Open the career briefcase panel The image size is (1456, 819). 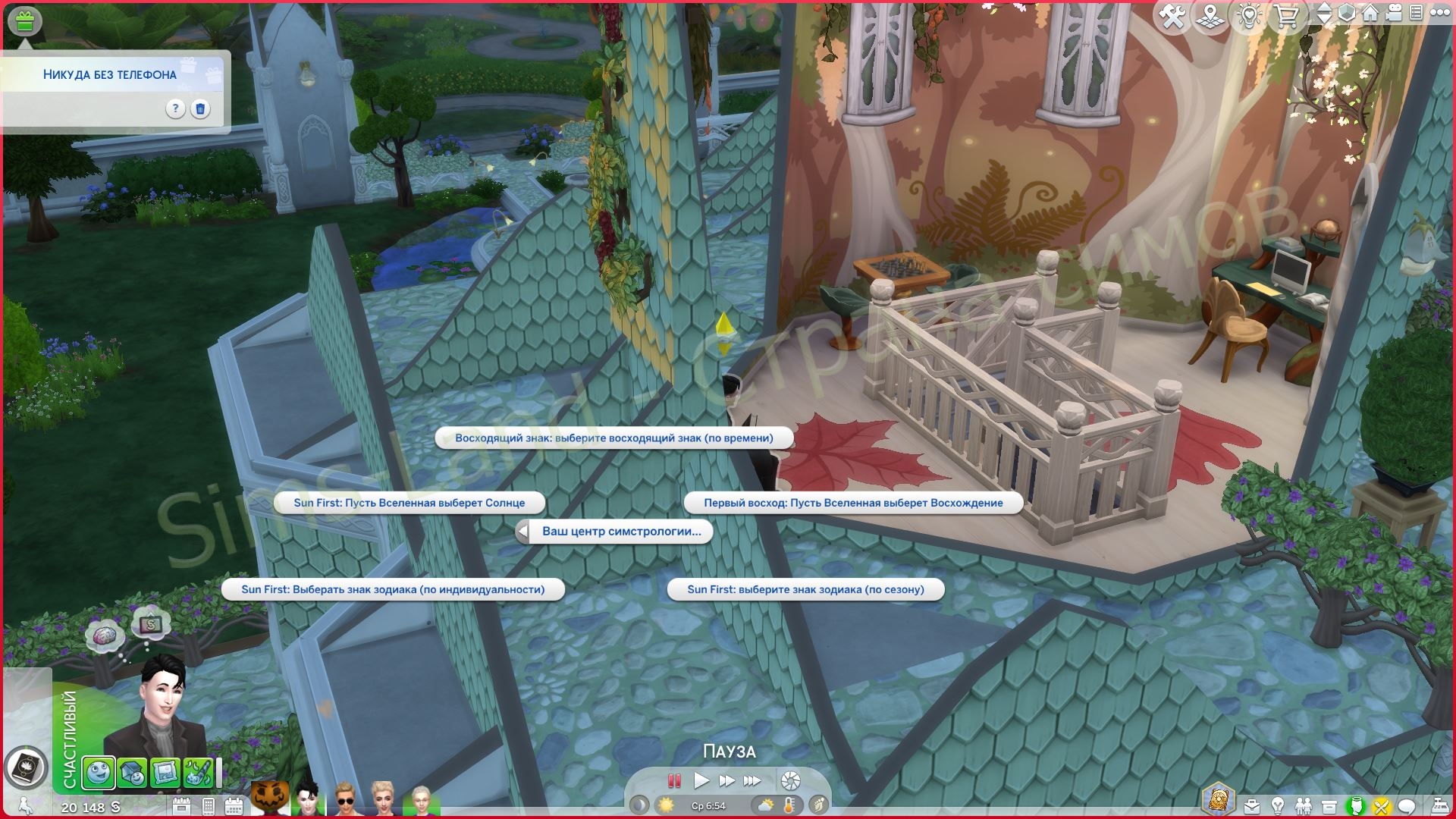point(1252,805)
